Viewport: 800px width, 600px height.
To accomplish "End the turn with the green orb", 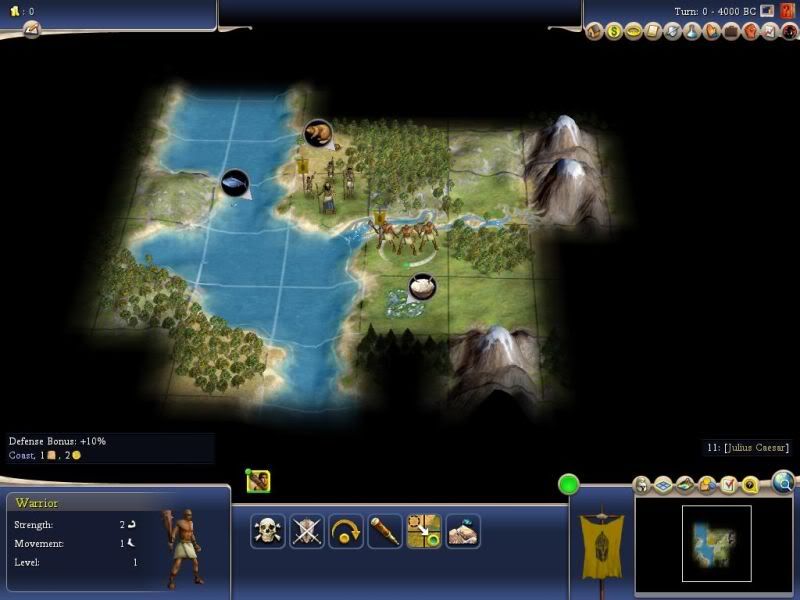I will click(569, 485).
